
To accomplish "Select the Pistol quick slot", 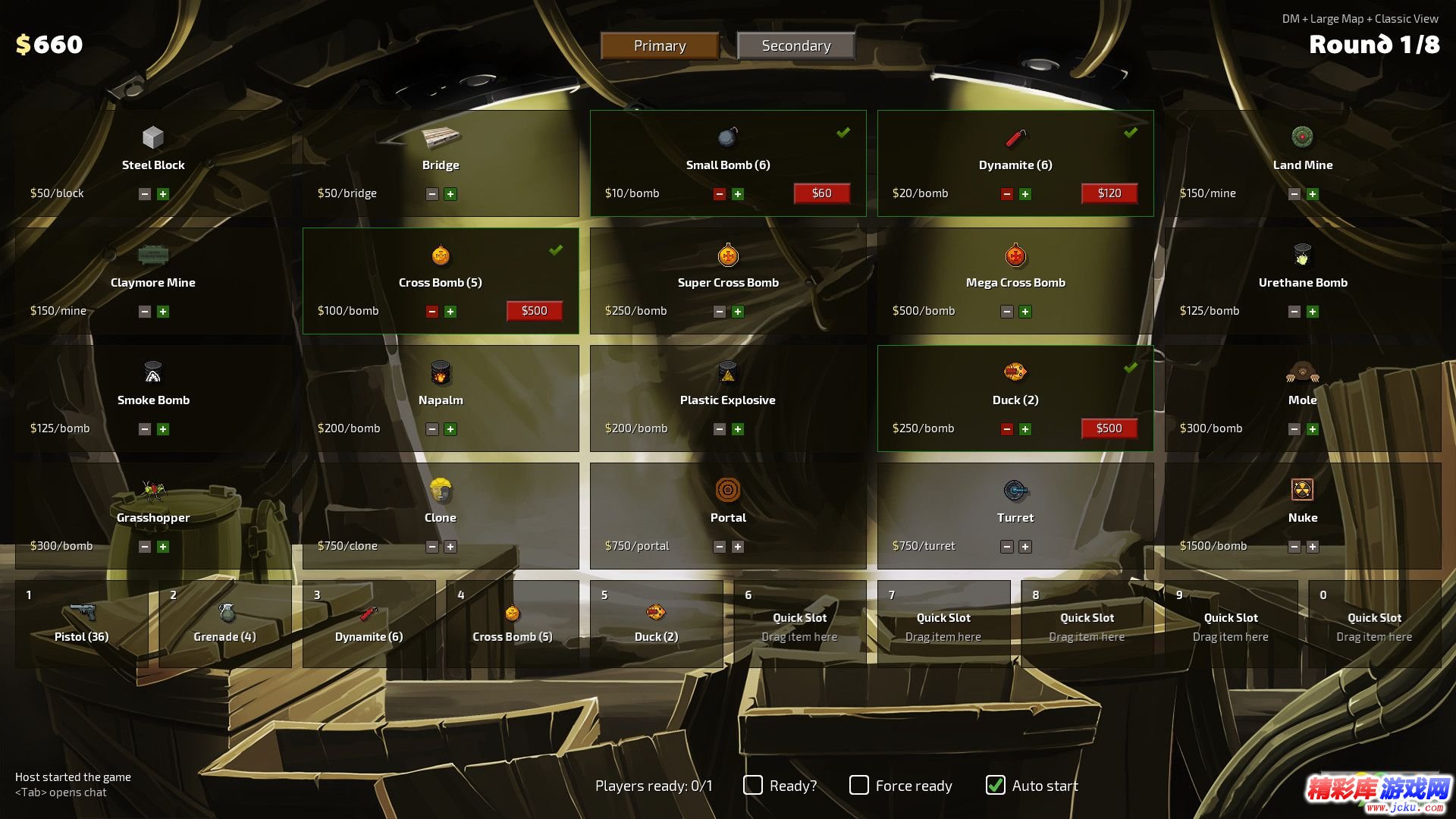I will pyautogui.click(x=82, y=623).
